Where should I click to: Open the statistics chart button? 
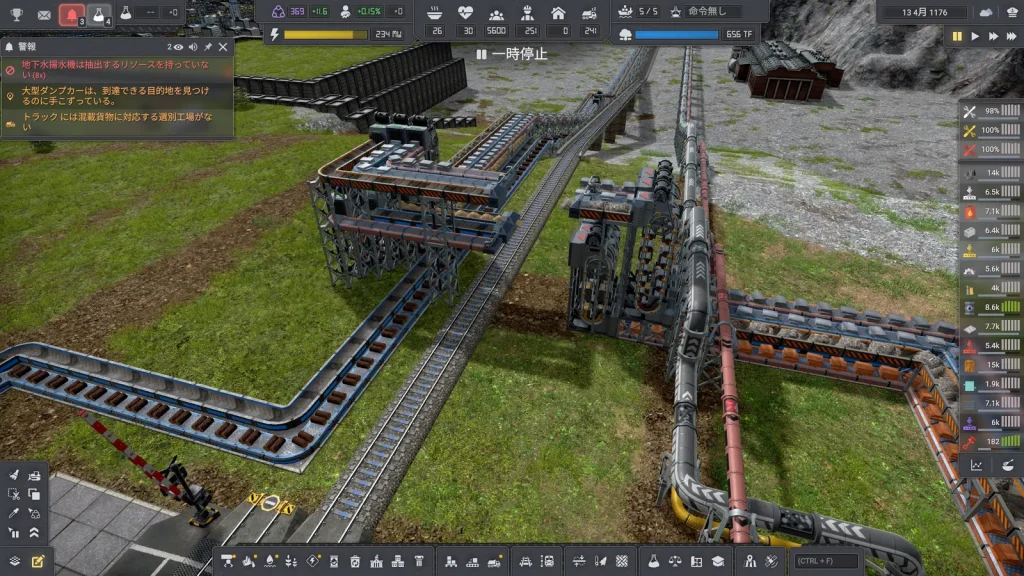(977, 465)
